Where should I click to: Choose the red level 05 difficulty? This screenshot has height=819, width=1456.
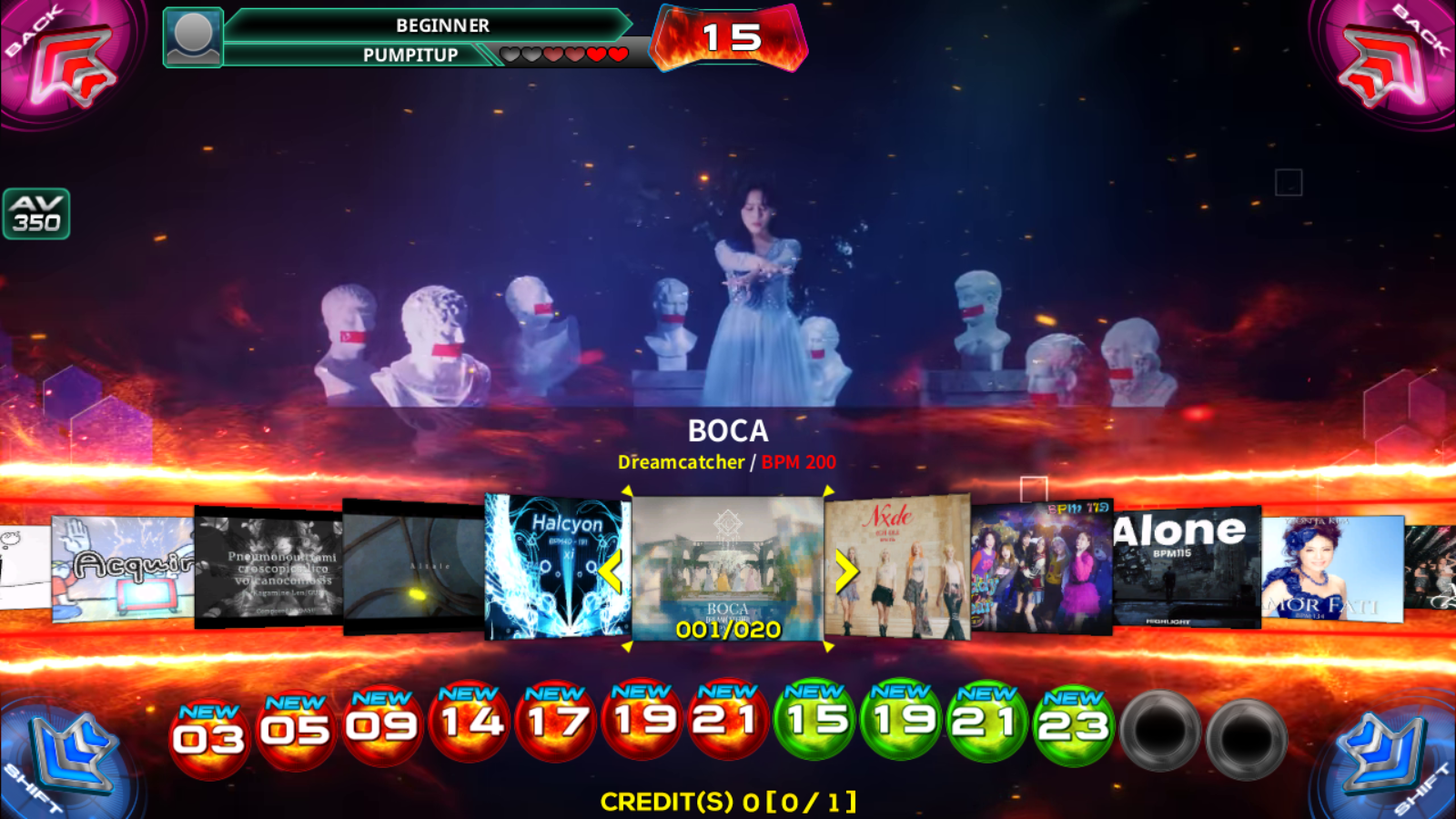[x=295, y=731]
